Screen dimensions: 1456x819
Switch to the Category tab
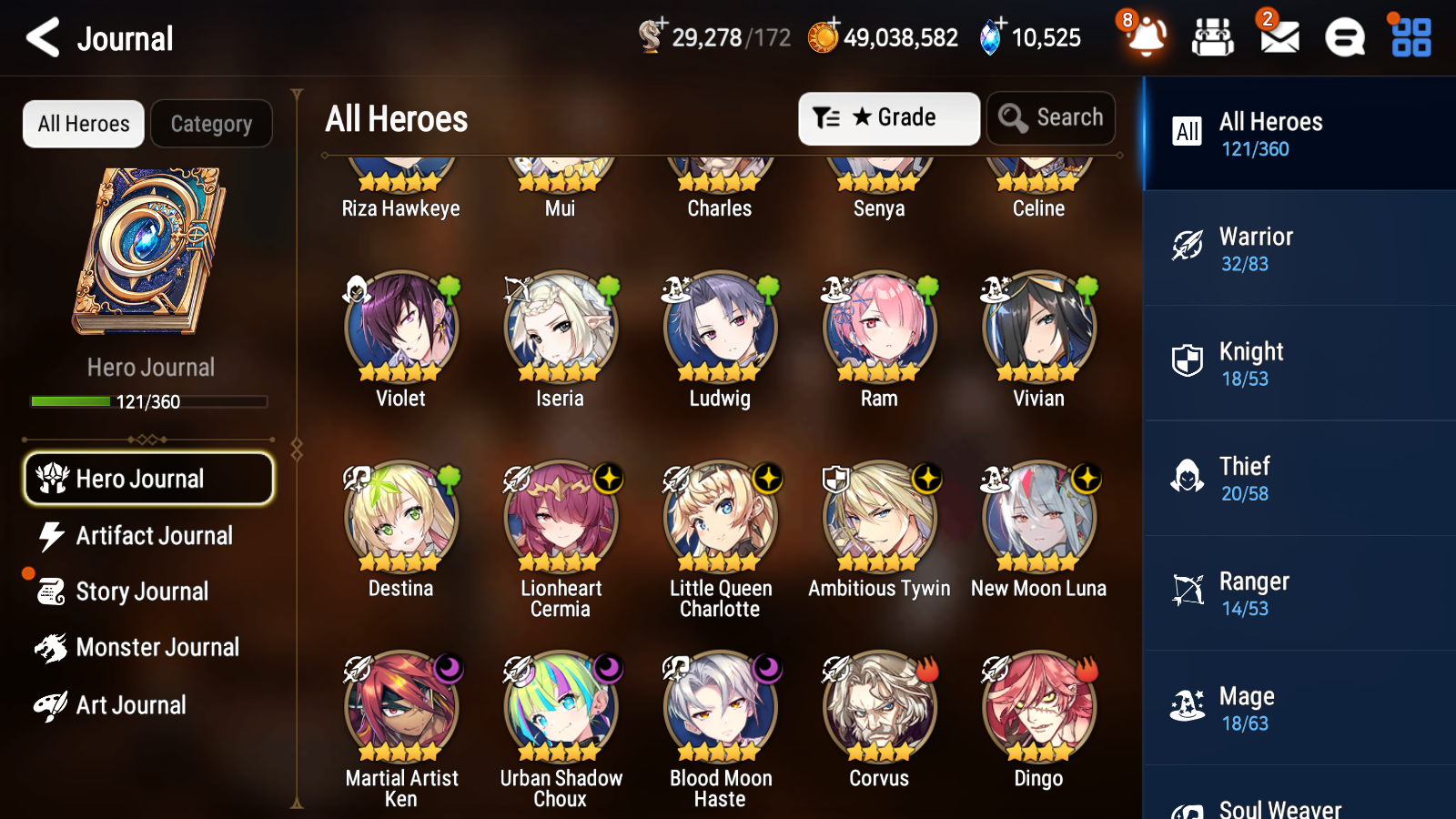(211, 124)
